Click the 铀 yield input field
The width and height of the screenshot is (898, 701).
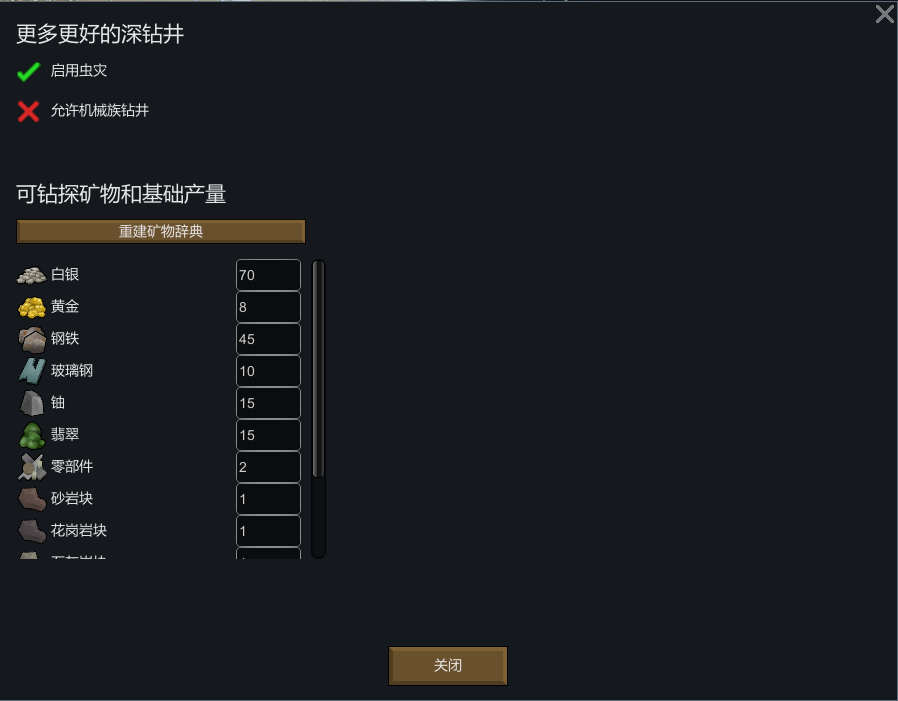[268, 403]
